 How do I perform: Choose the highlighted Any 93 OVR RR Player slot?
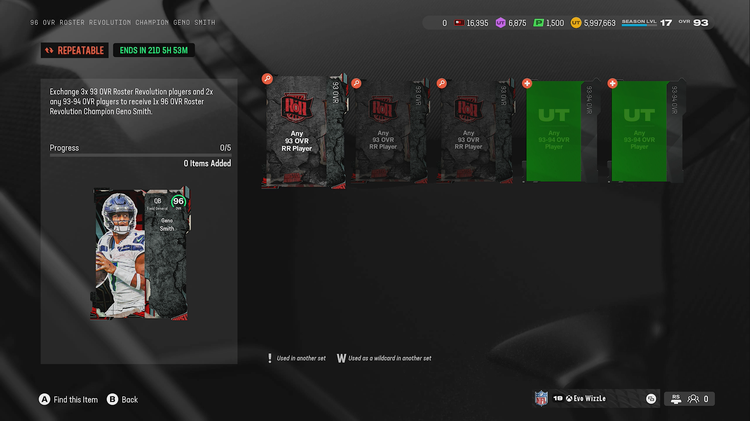pyautogui.click(x=302, y=131)
